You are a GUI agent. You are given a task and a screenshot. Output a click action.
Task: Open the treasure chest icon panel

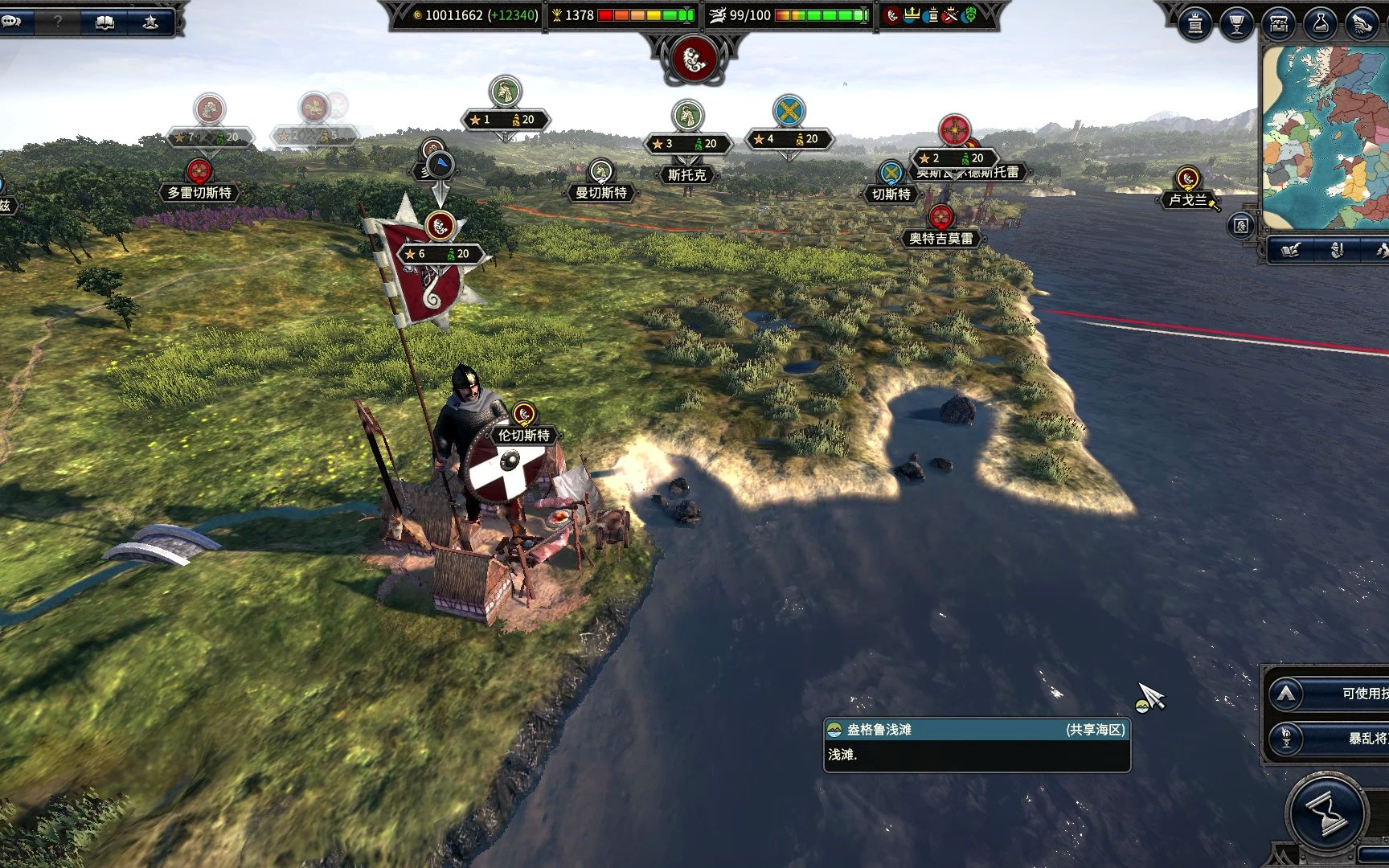point(1278,24)
